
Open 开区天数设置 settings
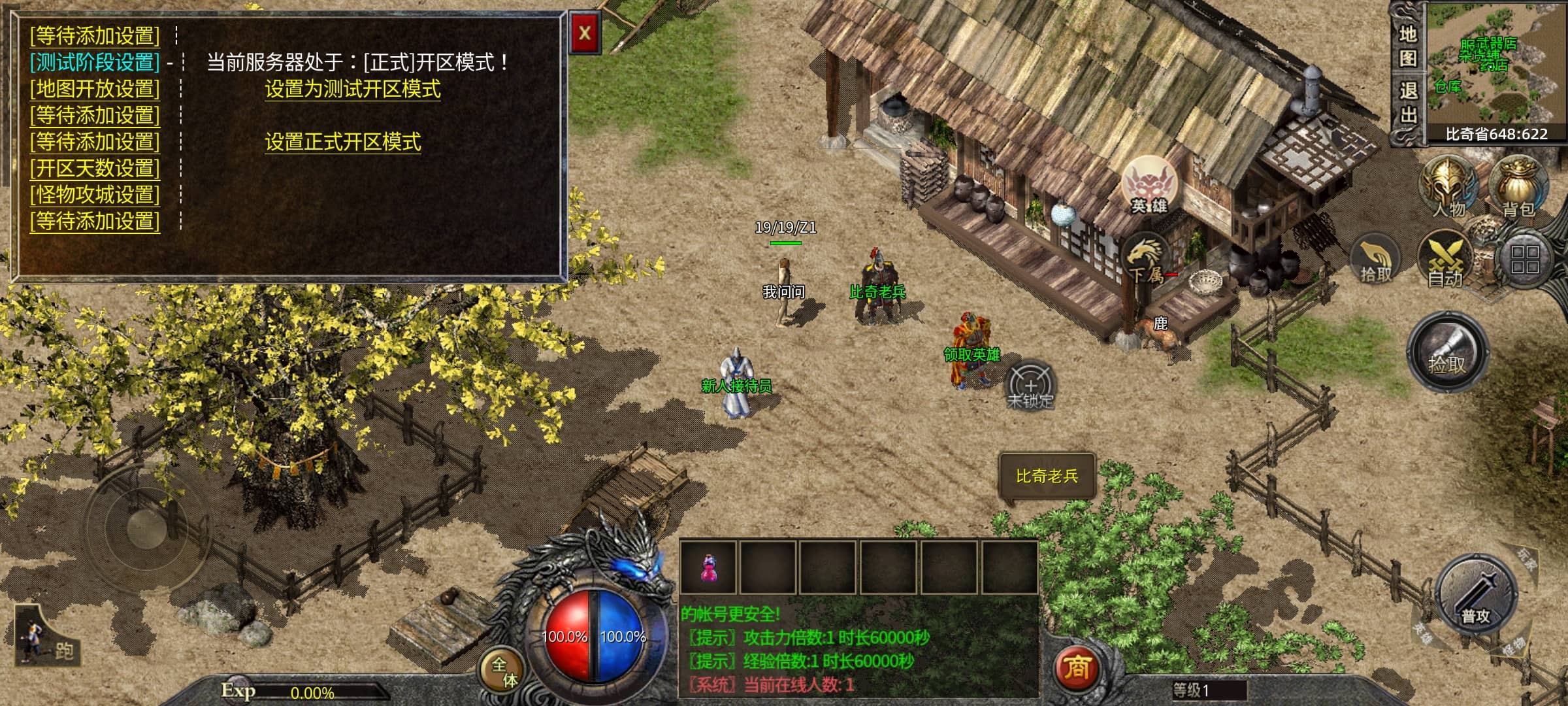(95, 168)
